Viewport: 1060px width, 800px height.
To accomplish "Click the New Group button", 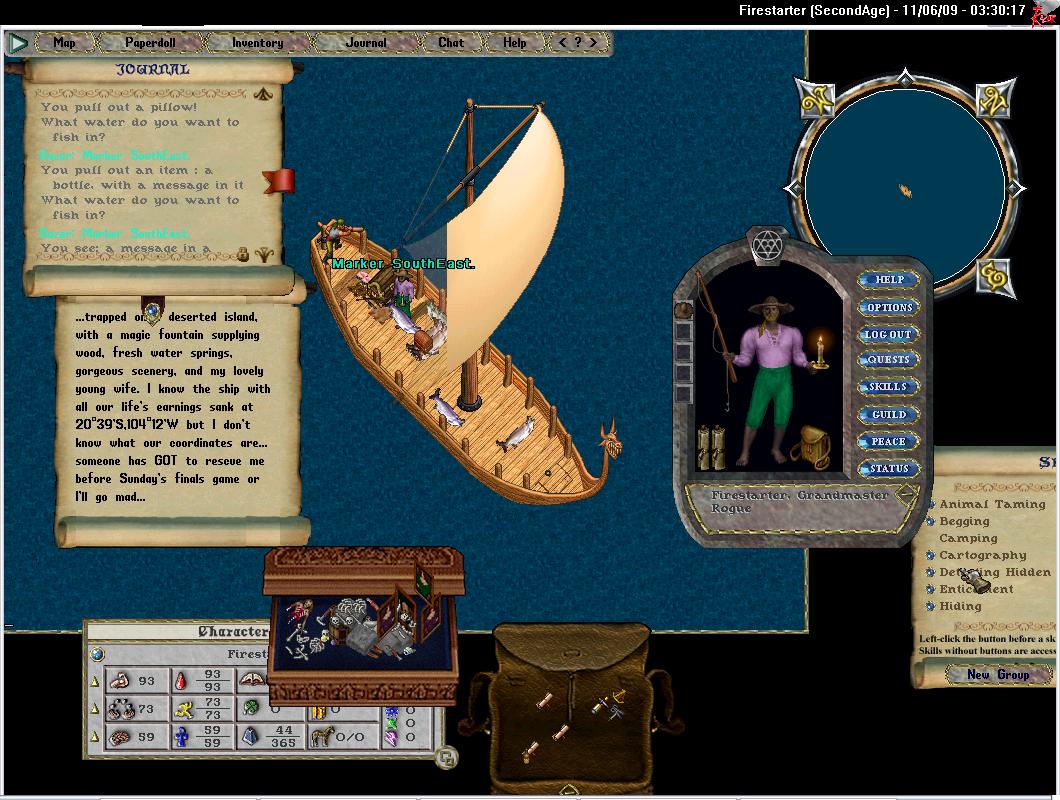I will 997,675.
